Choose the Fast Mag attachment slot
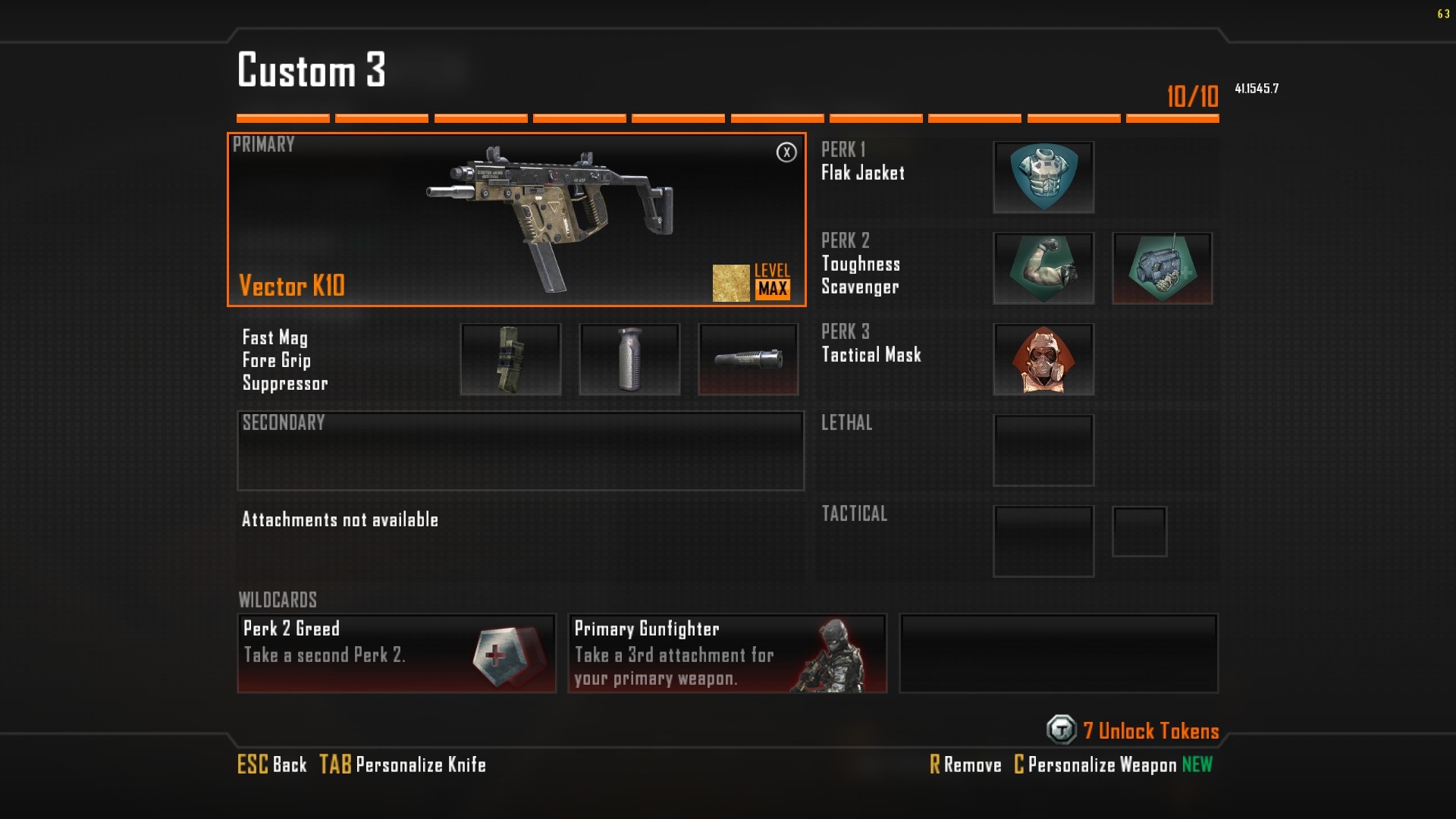This screenshot has height=819, width=1456. coord(510,359)
